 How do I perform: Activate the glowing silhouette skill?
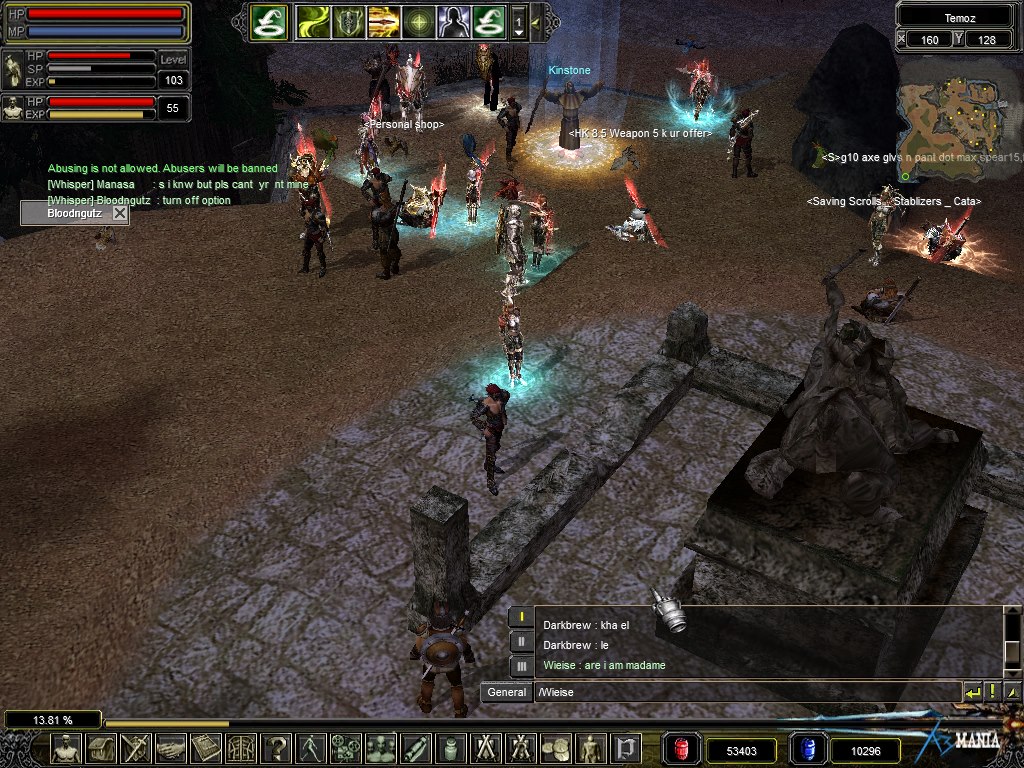click(453, 21)
